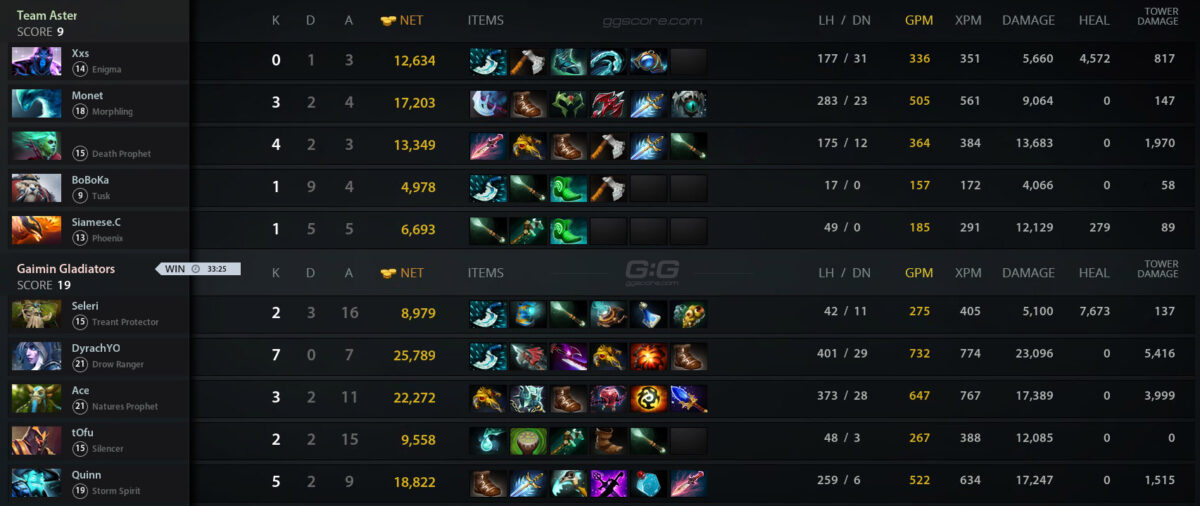
Task: Select tOfu's Silencer hero portrait
Action: 37,440
